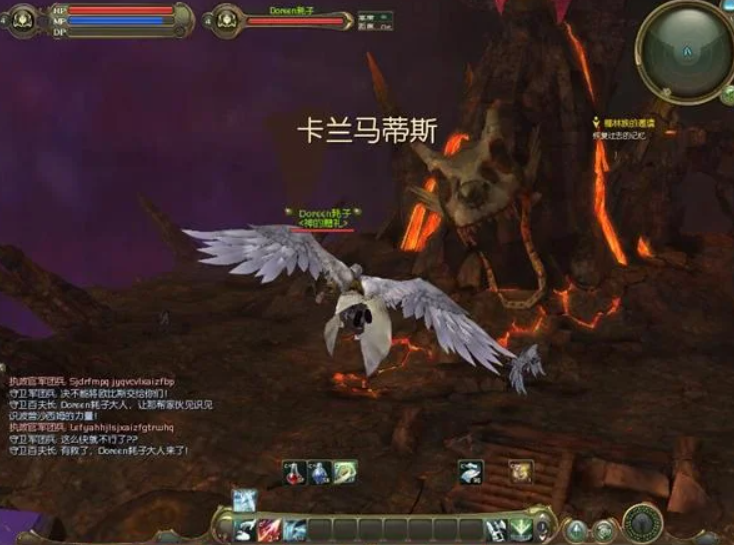
Task: Activate the white bird skill icon
Action: (471, 472)
